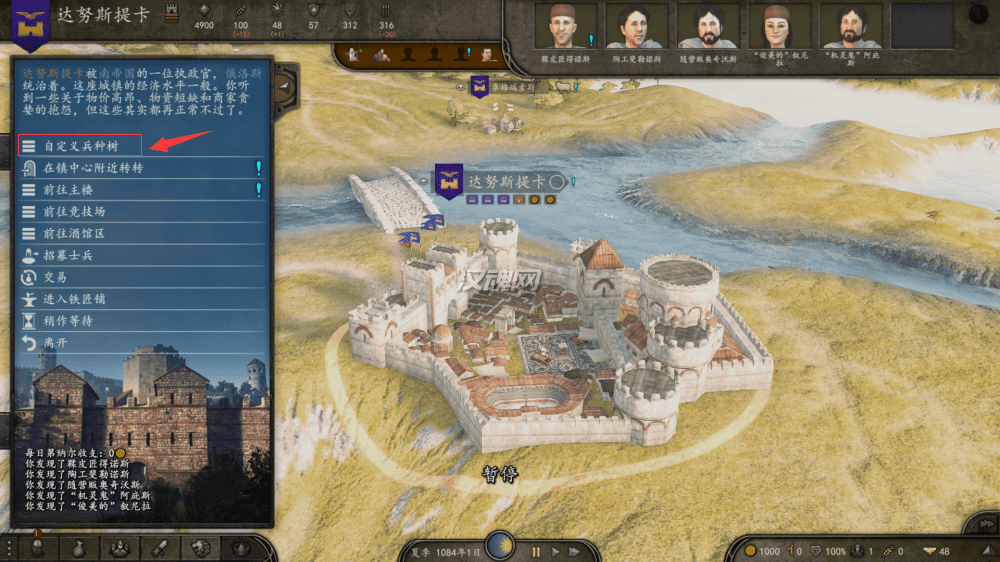Pause the game time
Image resolution: width=1000 pixels, height=562 pixels.
click(x=536, y=551)
